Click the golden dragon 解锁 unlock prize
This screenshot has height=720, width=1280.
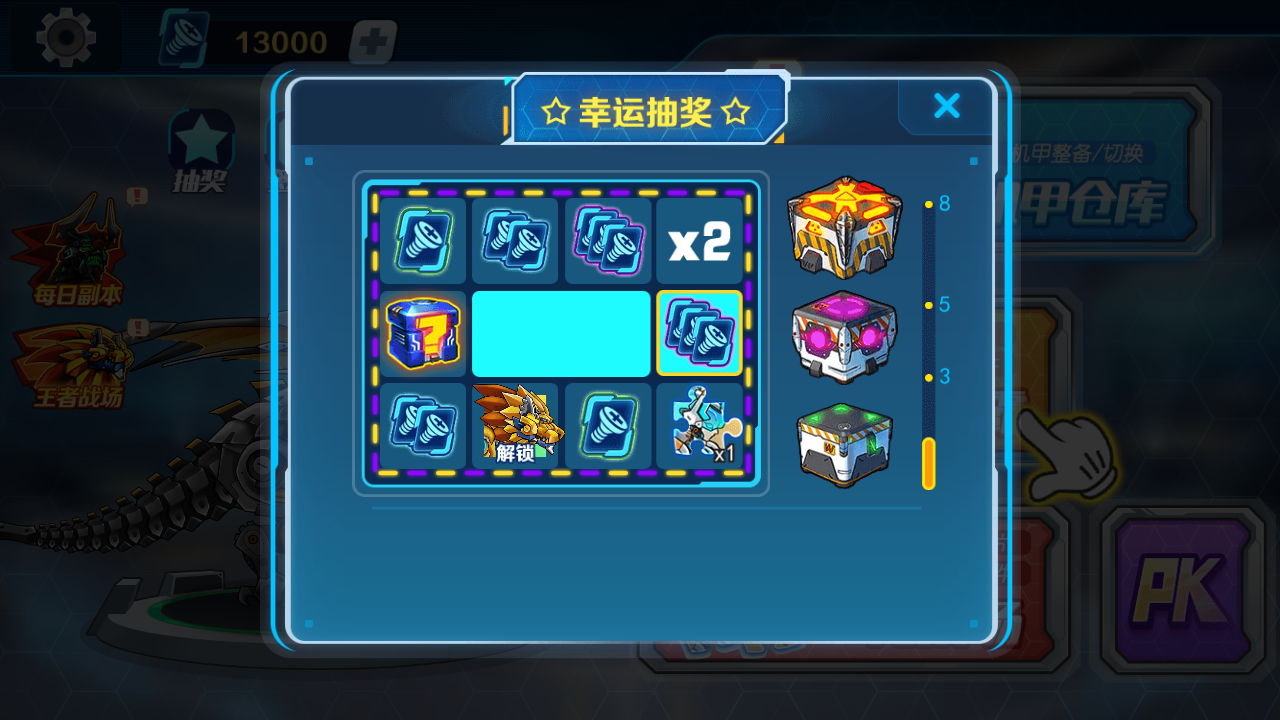click(x=514, y=426)
